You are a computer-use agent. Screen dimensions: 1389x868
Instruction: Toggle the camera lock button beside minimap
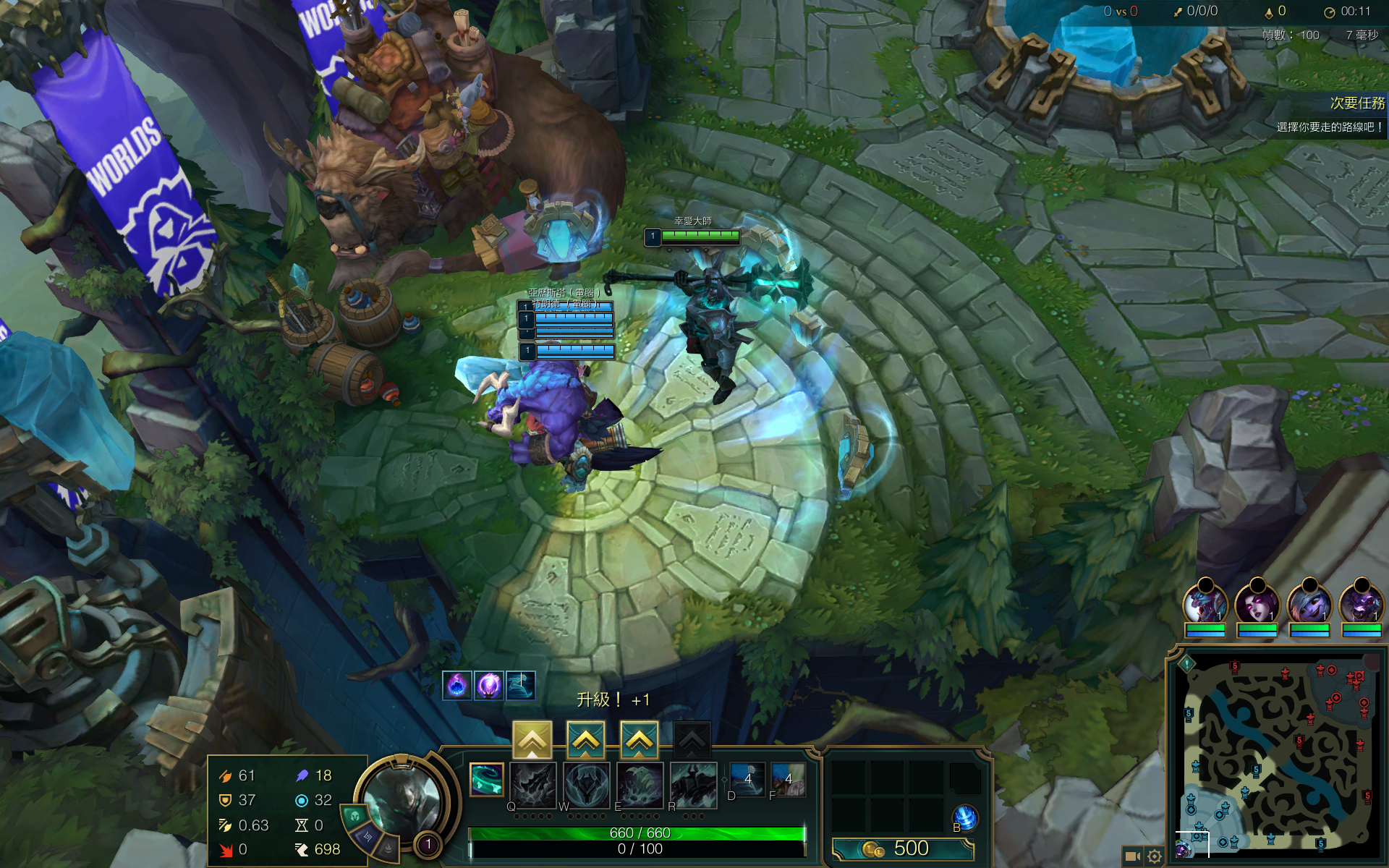point(1132,856)
